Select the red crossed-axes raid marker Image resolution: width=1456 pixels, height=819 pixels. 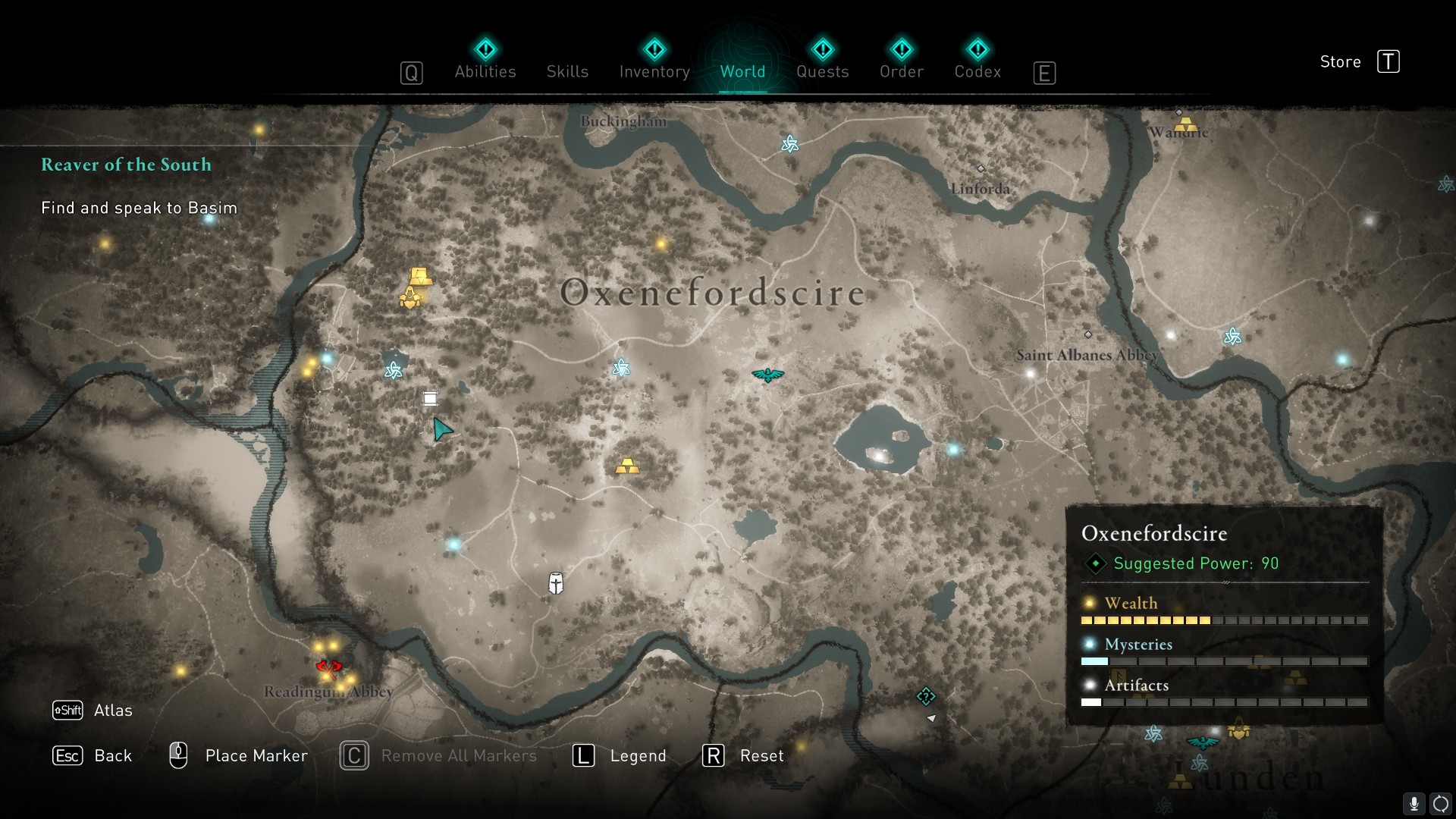328,667
